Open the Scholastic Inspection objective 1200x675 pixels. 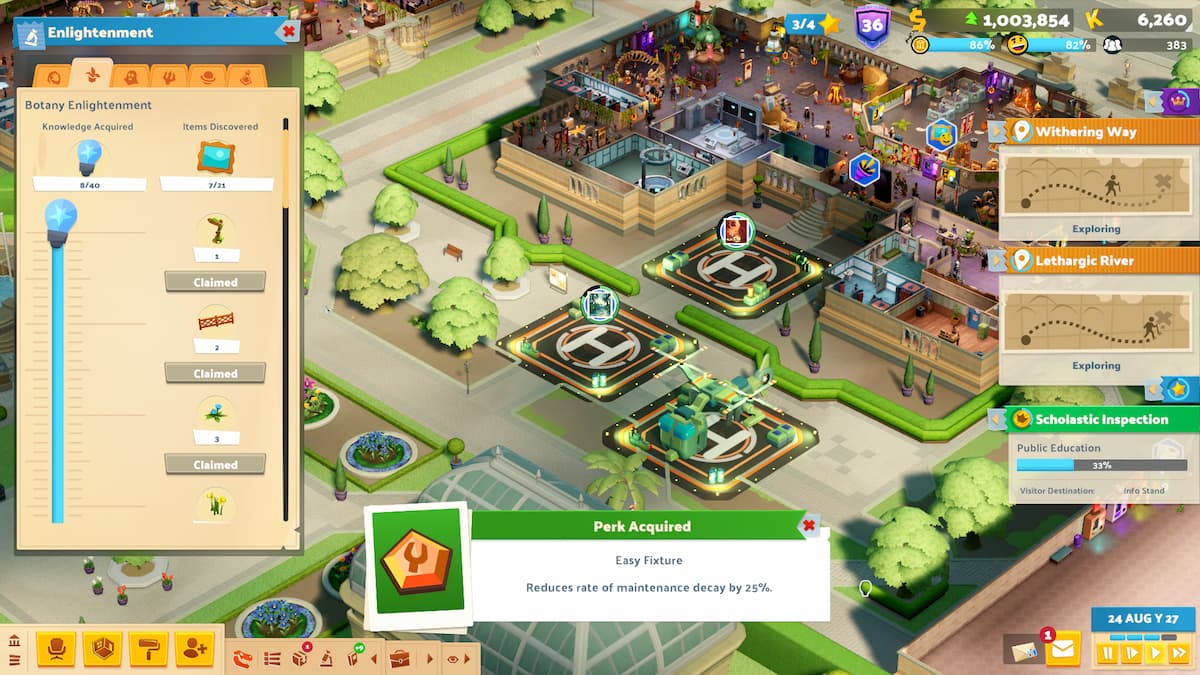coord(1095,420)
